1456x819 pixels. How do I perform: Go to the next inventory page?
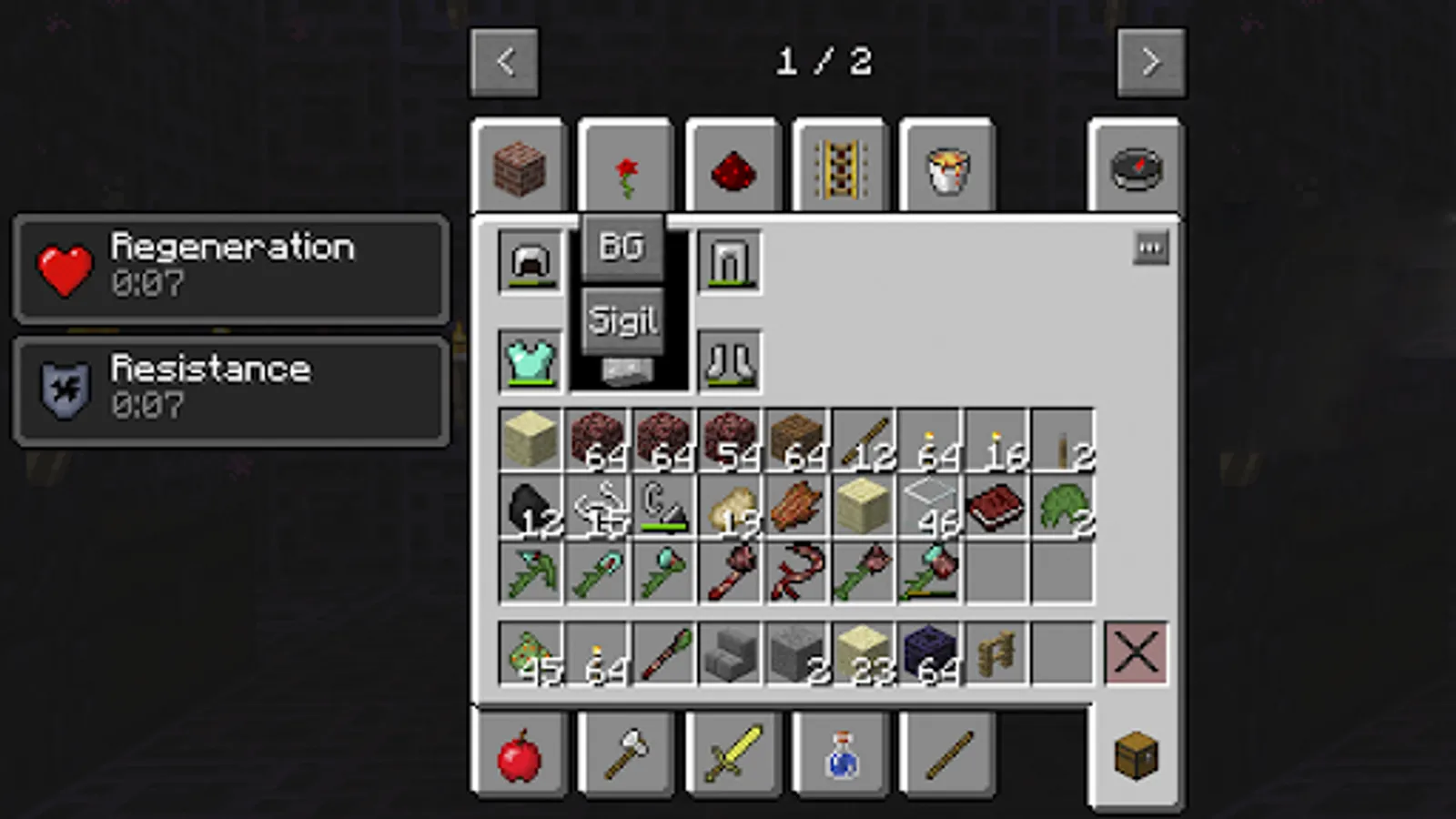(1150, 61)
